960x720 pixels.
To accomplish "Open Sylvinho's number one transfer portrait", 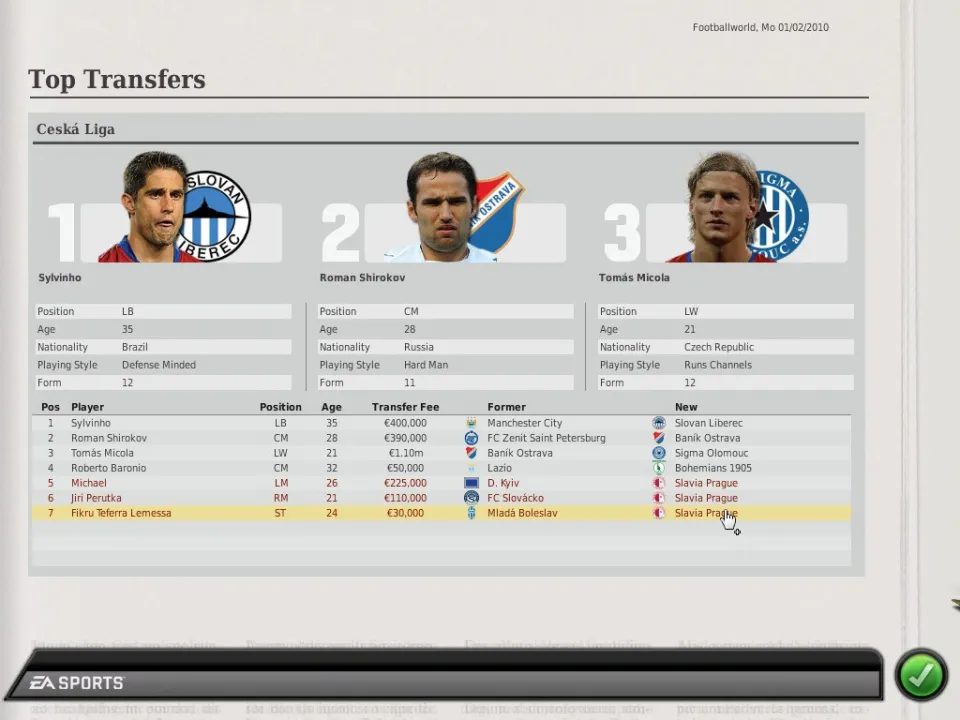I will point(157,208).
